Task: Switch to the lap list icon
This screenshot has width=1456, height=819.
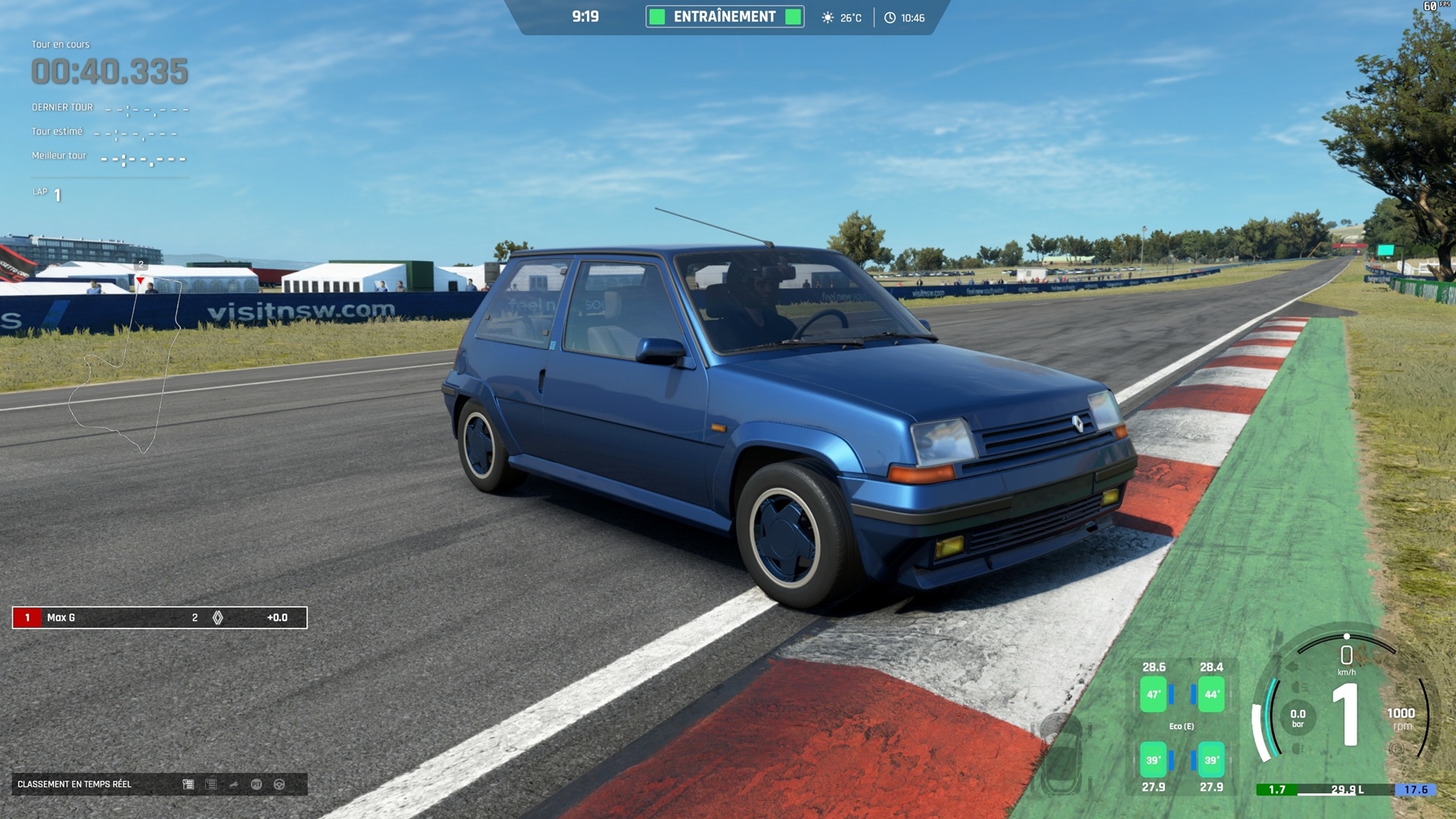Action: (x=211, y=784)
